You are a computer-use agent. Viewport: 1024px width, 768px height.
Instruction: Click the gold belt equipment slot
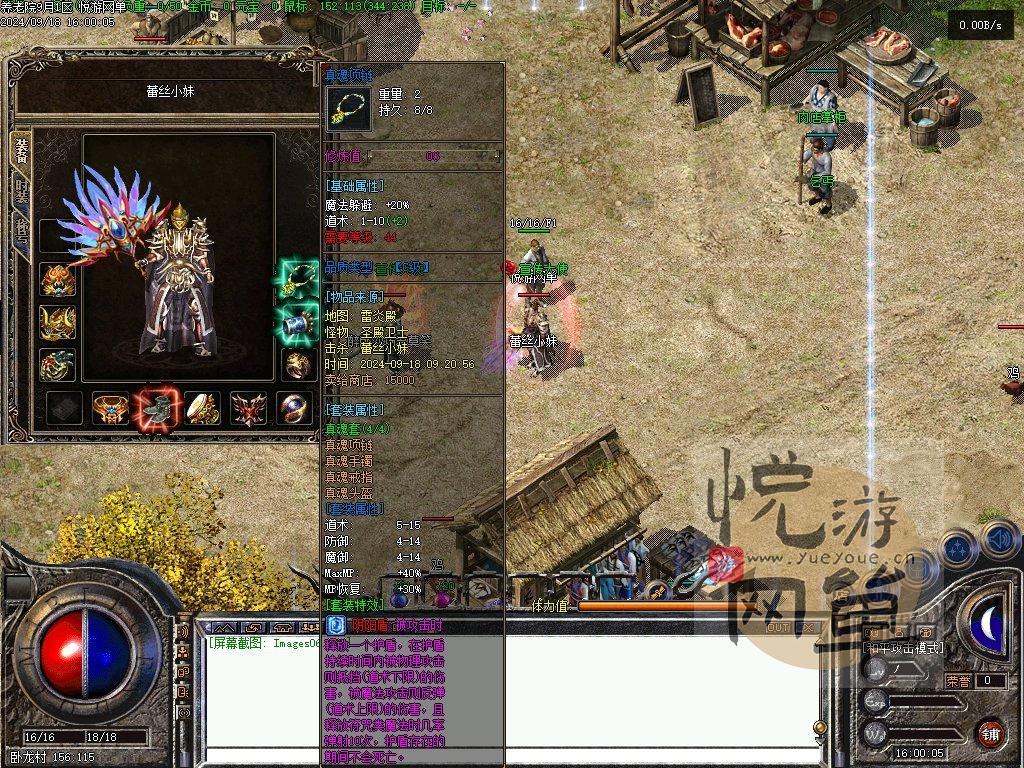click(x=110, y=408)
